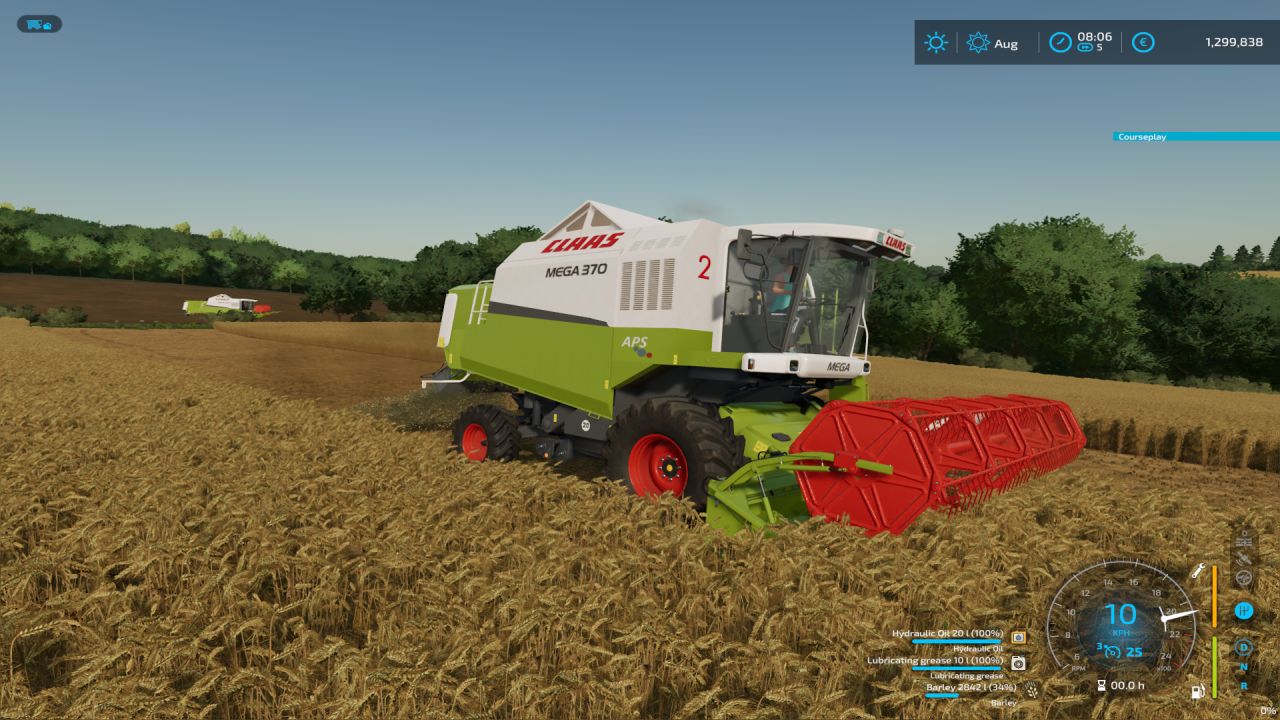The image size is (1280, 720).
Task: Select the fuel pump indicator icon
Action: pyautogui.click(x=1198, y=690)
